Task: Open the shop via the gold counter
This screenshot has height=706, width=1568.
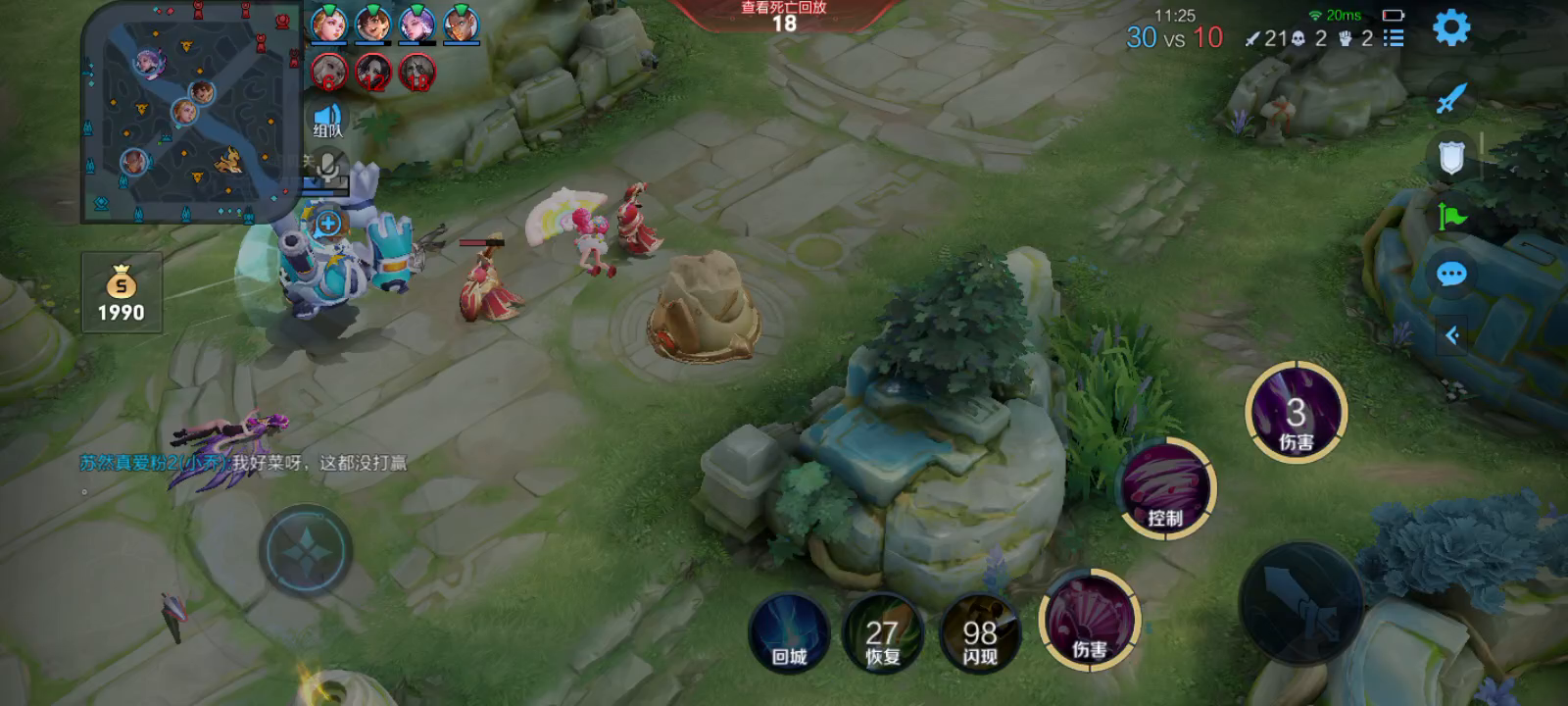Action: point(122,292)
